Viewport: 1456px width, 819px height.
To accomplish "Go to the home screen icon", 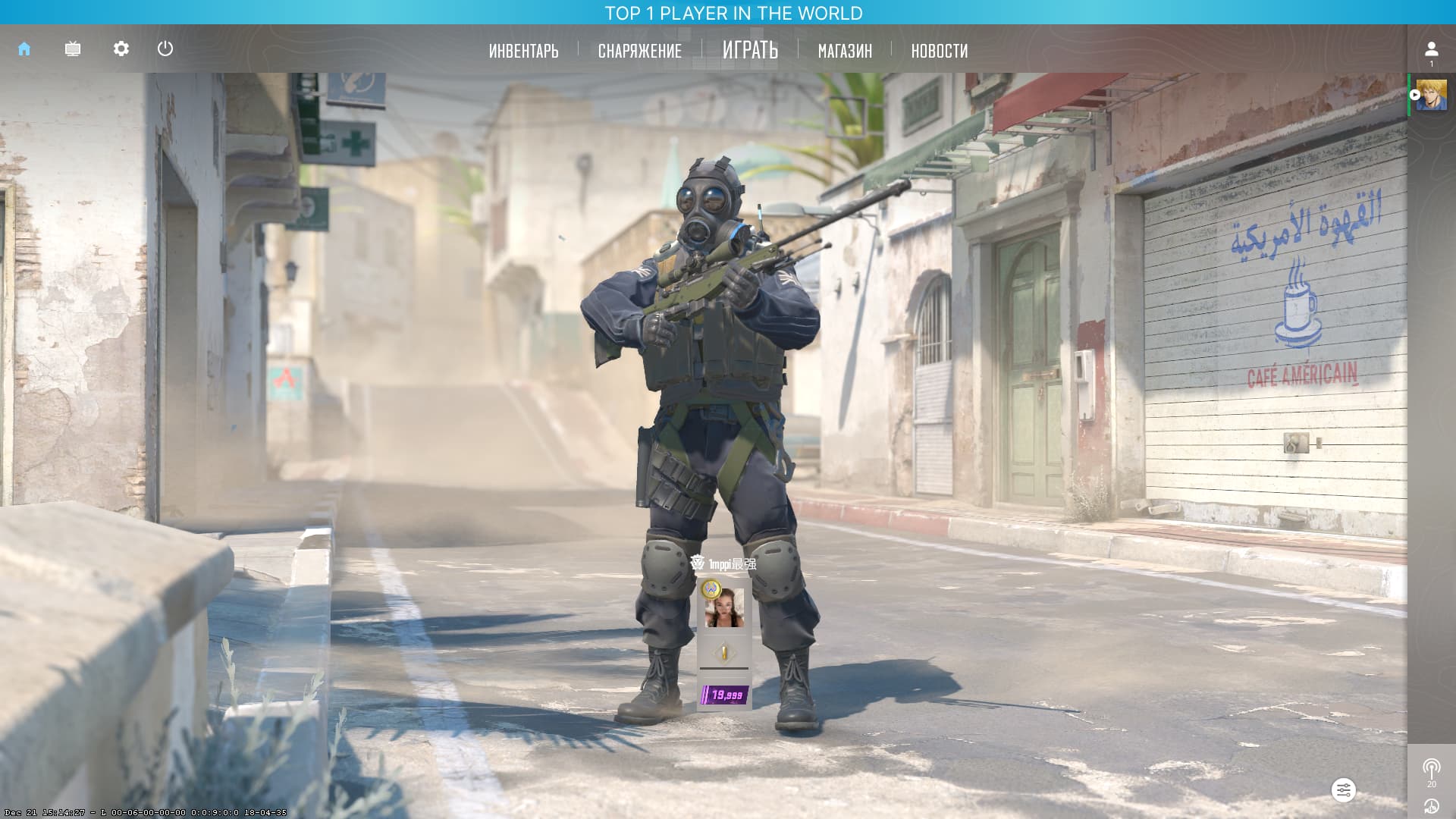I will (24, 49).
